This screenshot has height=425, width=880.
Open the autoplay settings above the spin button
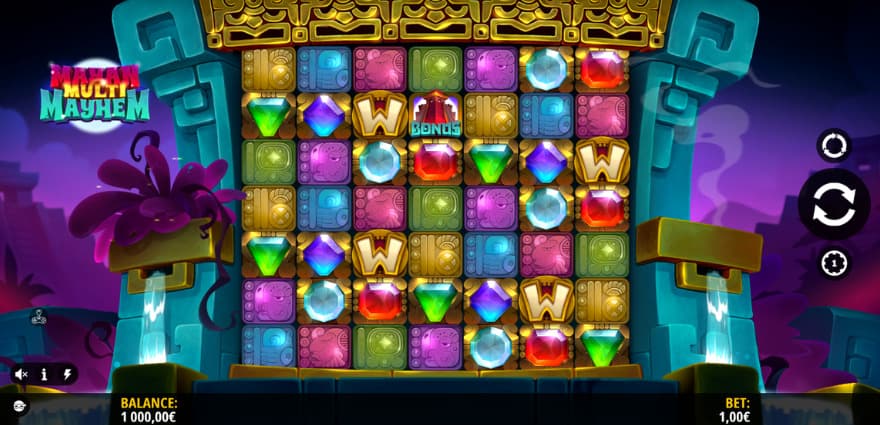tap(833, 146)
